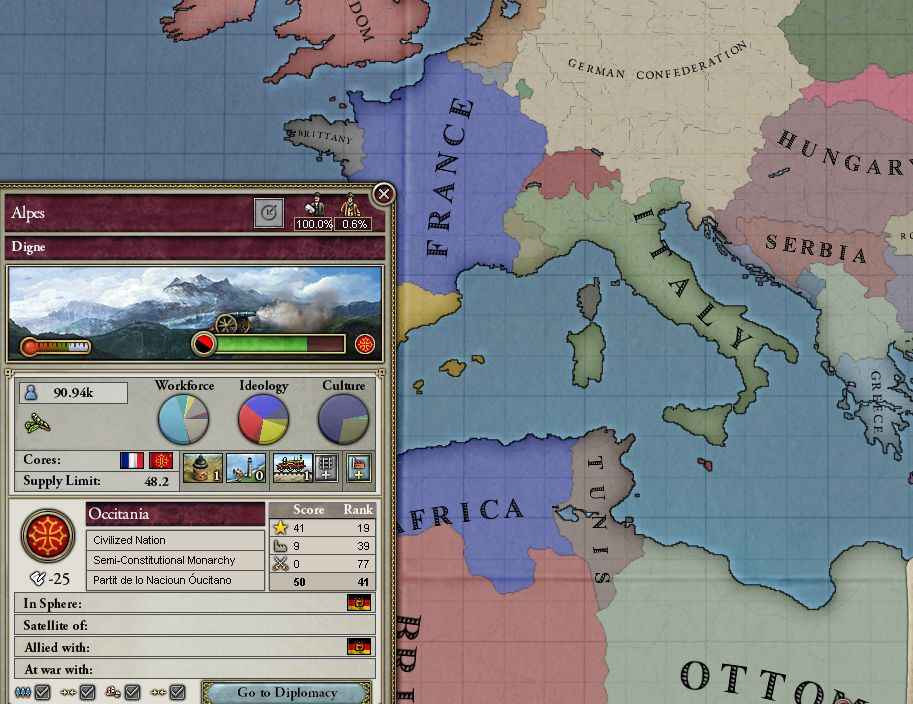Build a factory with the factory plus button
The width and height of the screenshot is (913, 704).
click(358, 467)
